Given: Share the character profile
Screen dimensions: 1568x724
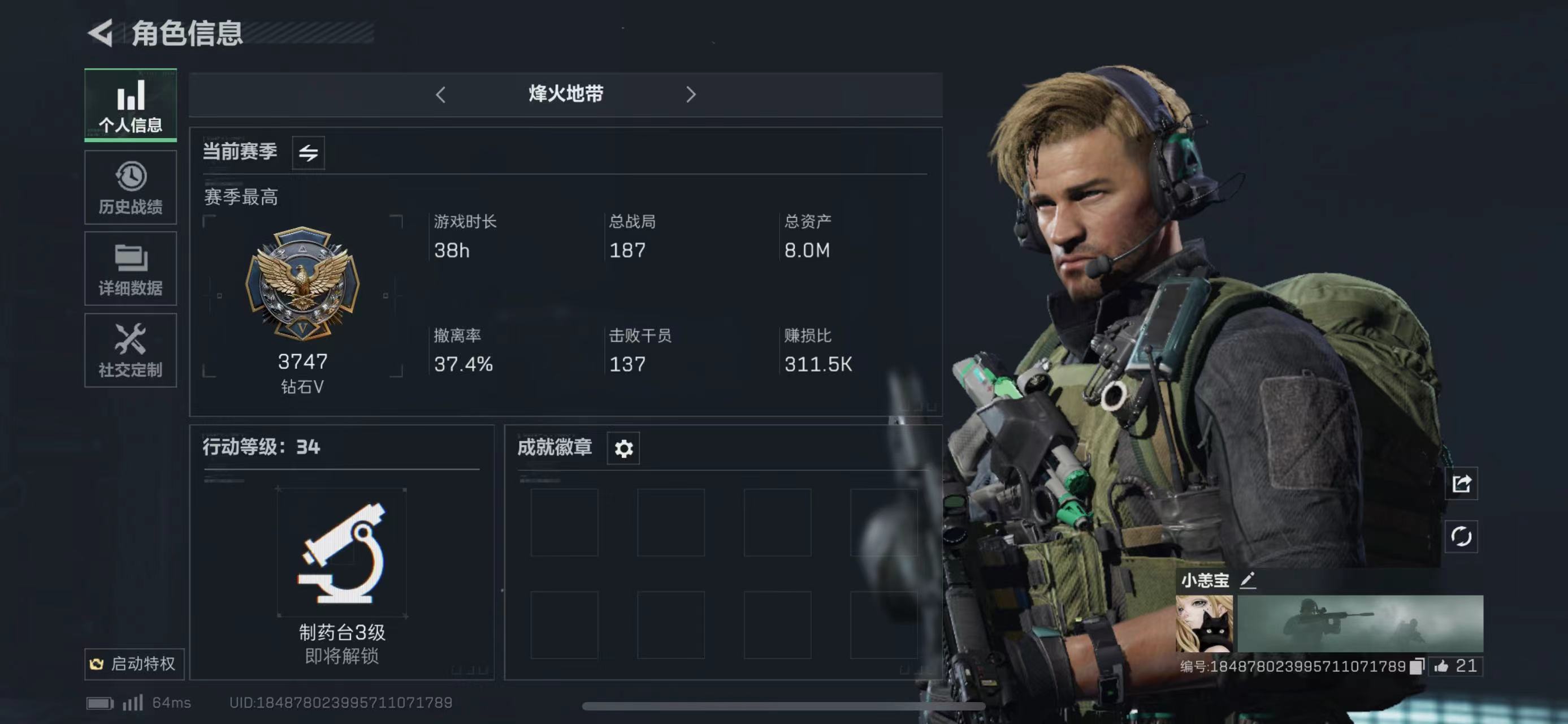Looking at the screenshot, I should (1461, 484).
